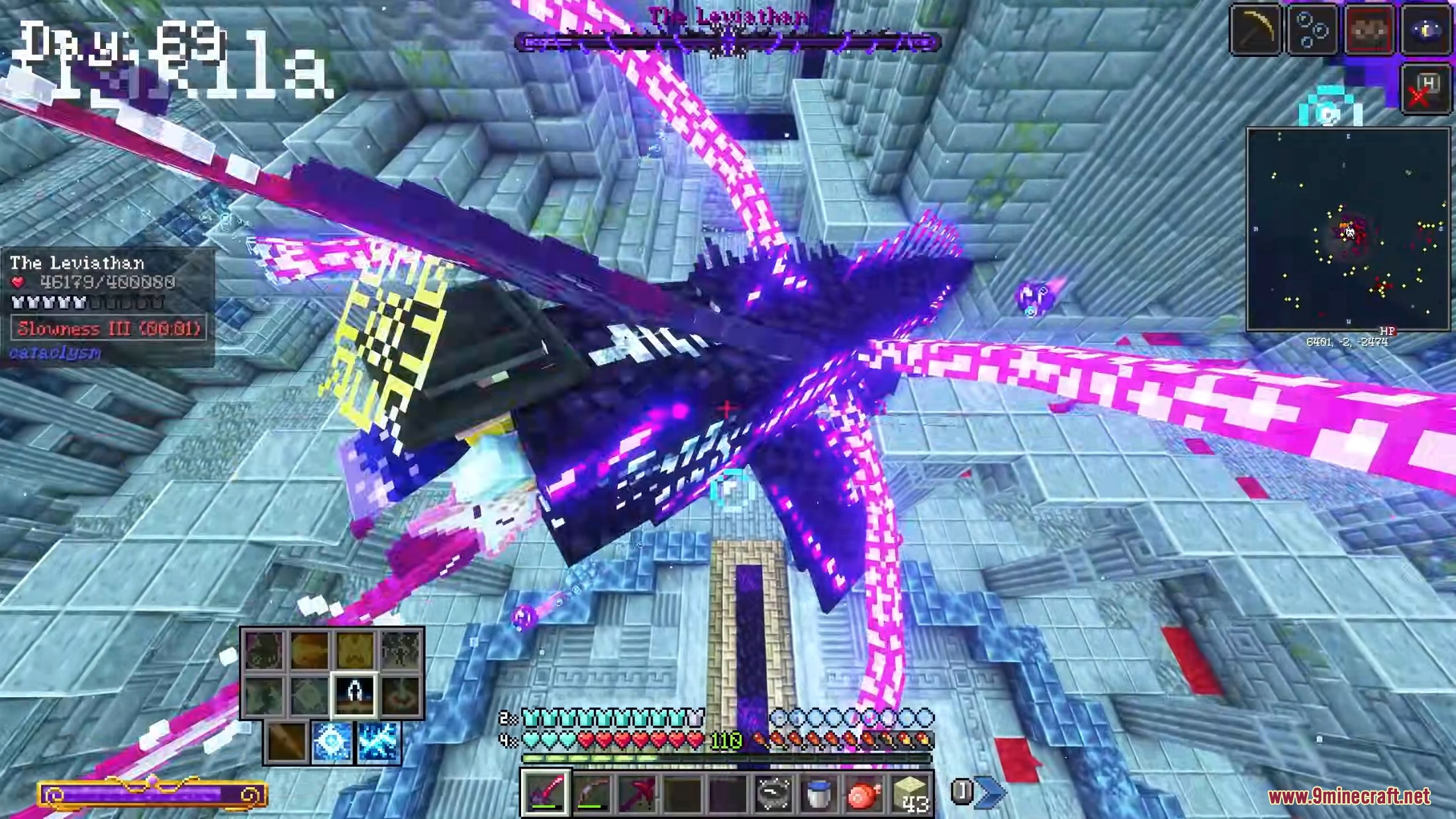
Task: Click the night vision moon effect icon
Action: [1426, 30]
